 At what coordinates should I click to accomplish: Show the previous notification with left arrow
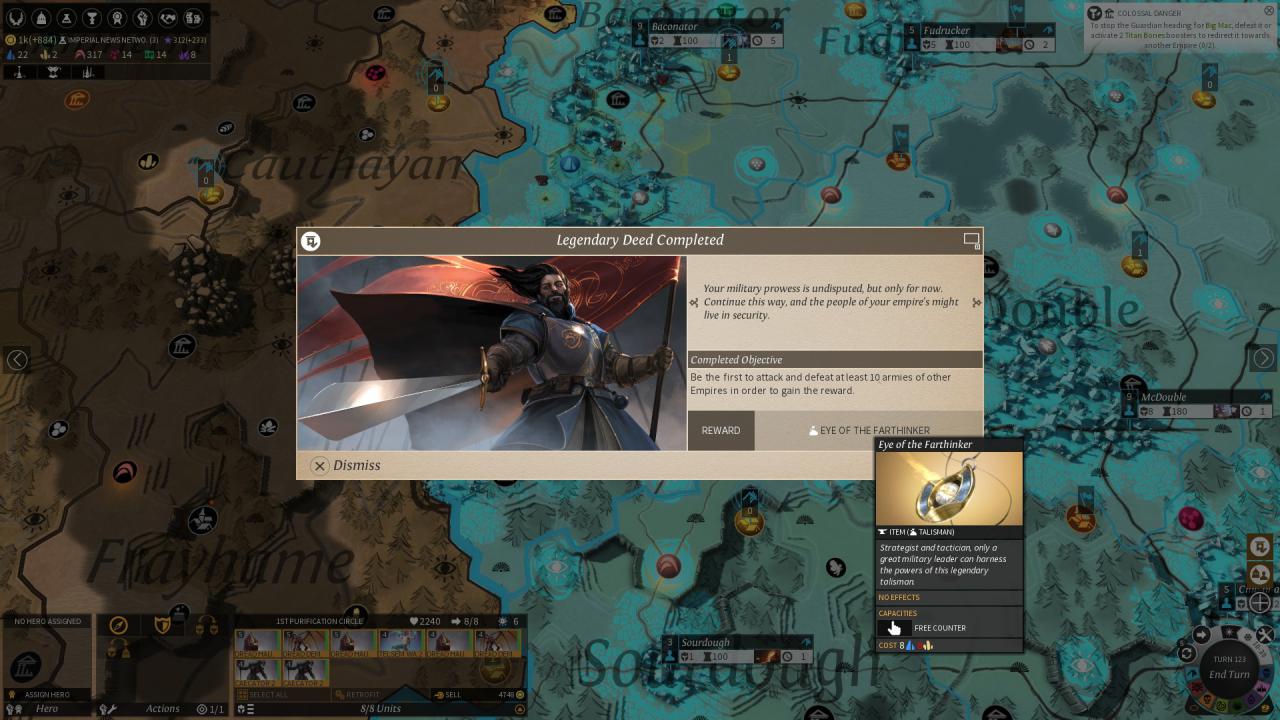pos(17,359)
